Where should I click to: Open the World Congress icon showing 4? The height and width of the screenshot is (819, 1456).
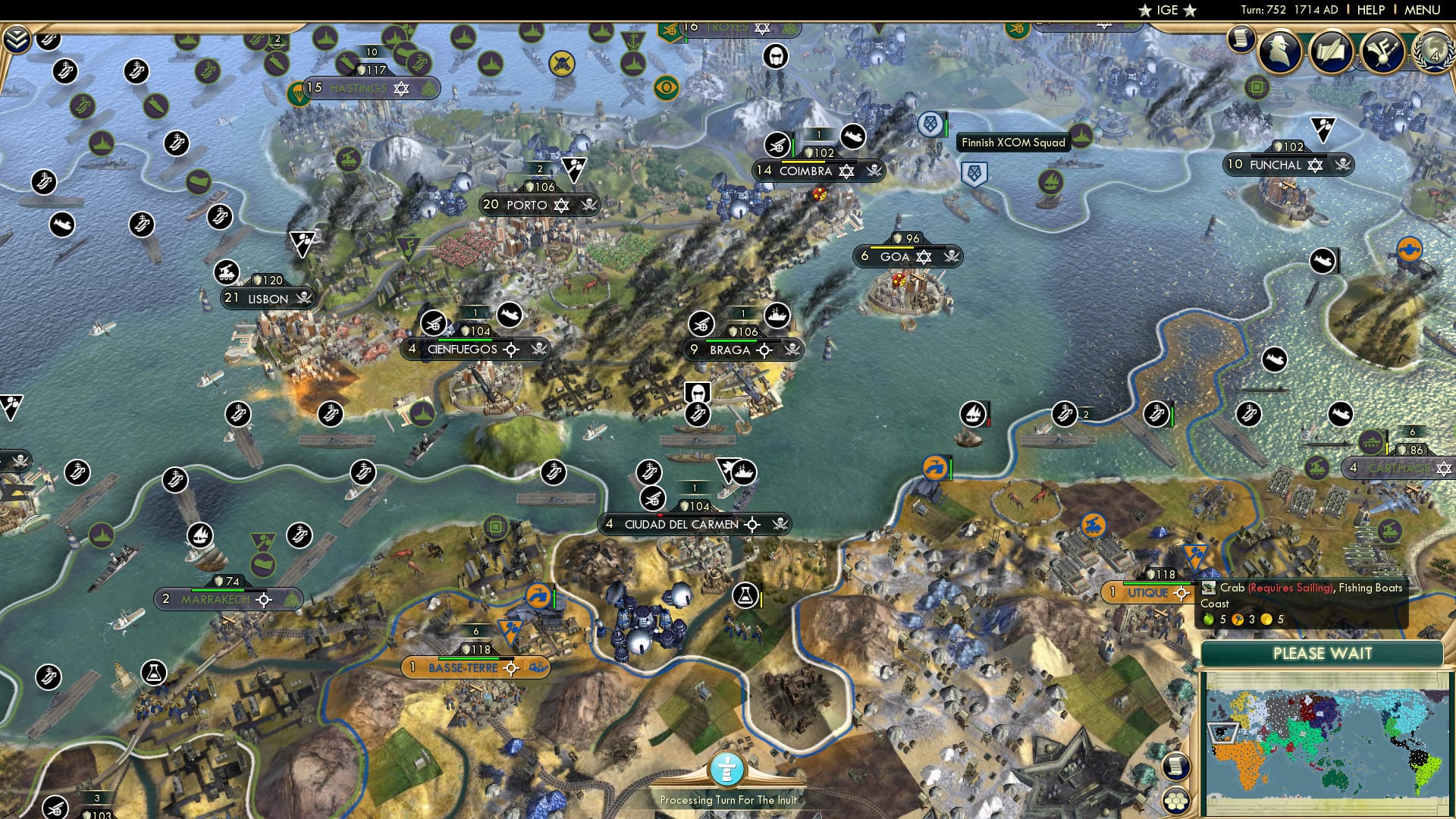(x=1433, y=52)
